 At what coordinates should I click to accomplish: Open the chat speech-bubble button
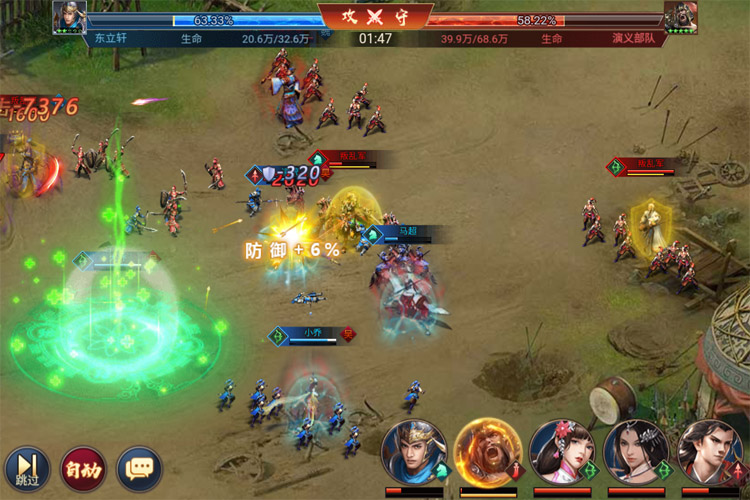[139, 467]
